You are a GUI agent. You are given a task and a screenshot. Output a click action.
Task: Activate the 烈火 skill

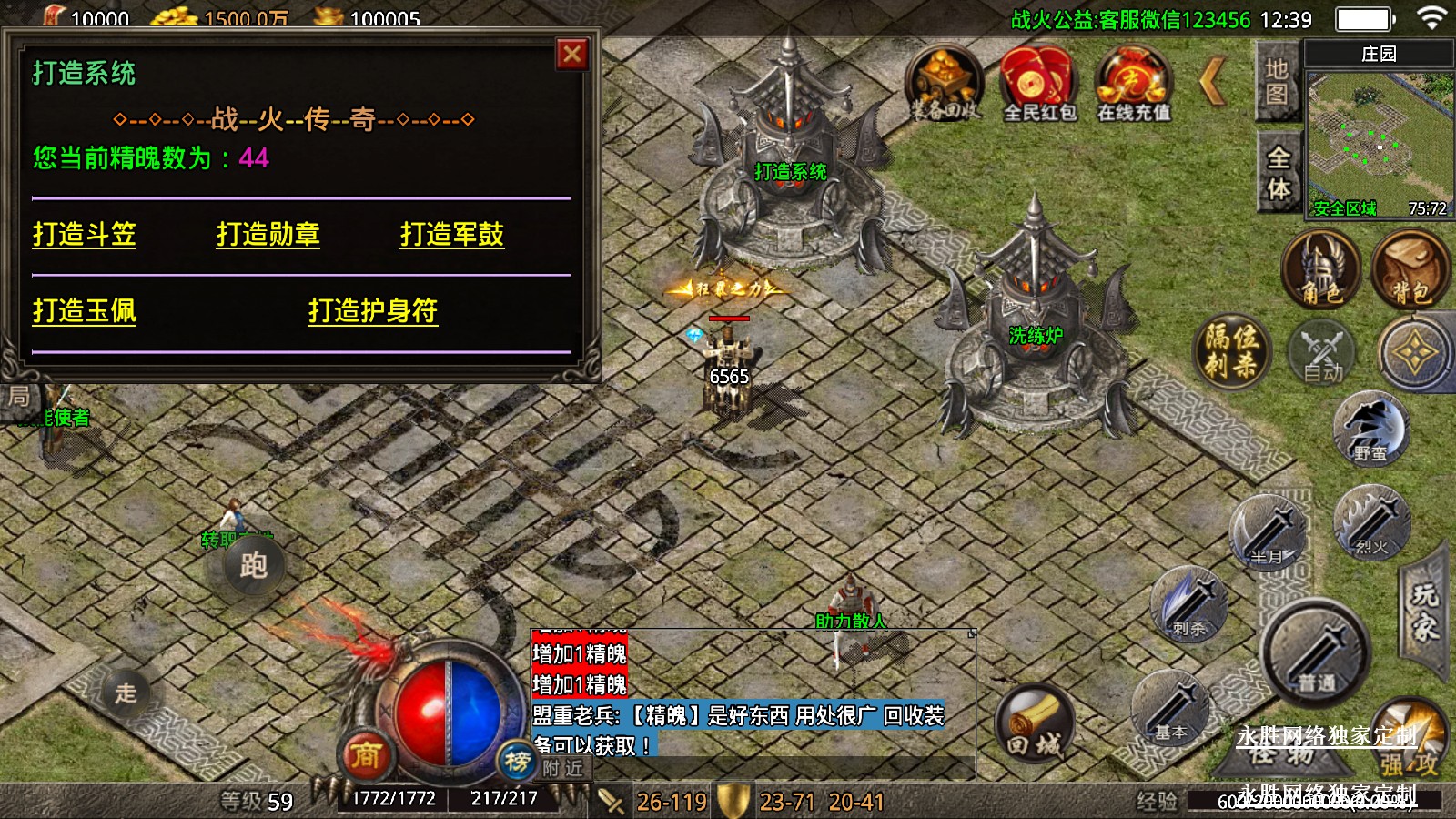[1371, 522]
